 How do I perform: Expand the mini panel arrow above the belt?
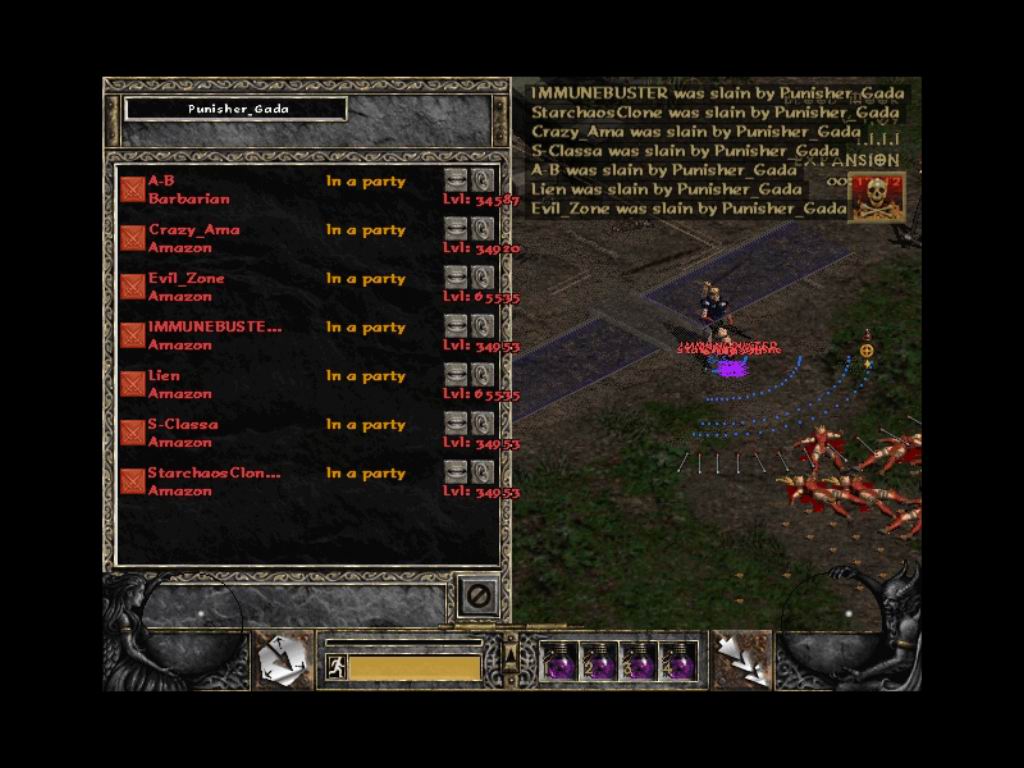(x=511, y=653)
